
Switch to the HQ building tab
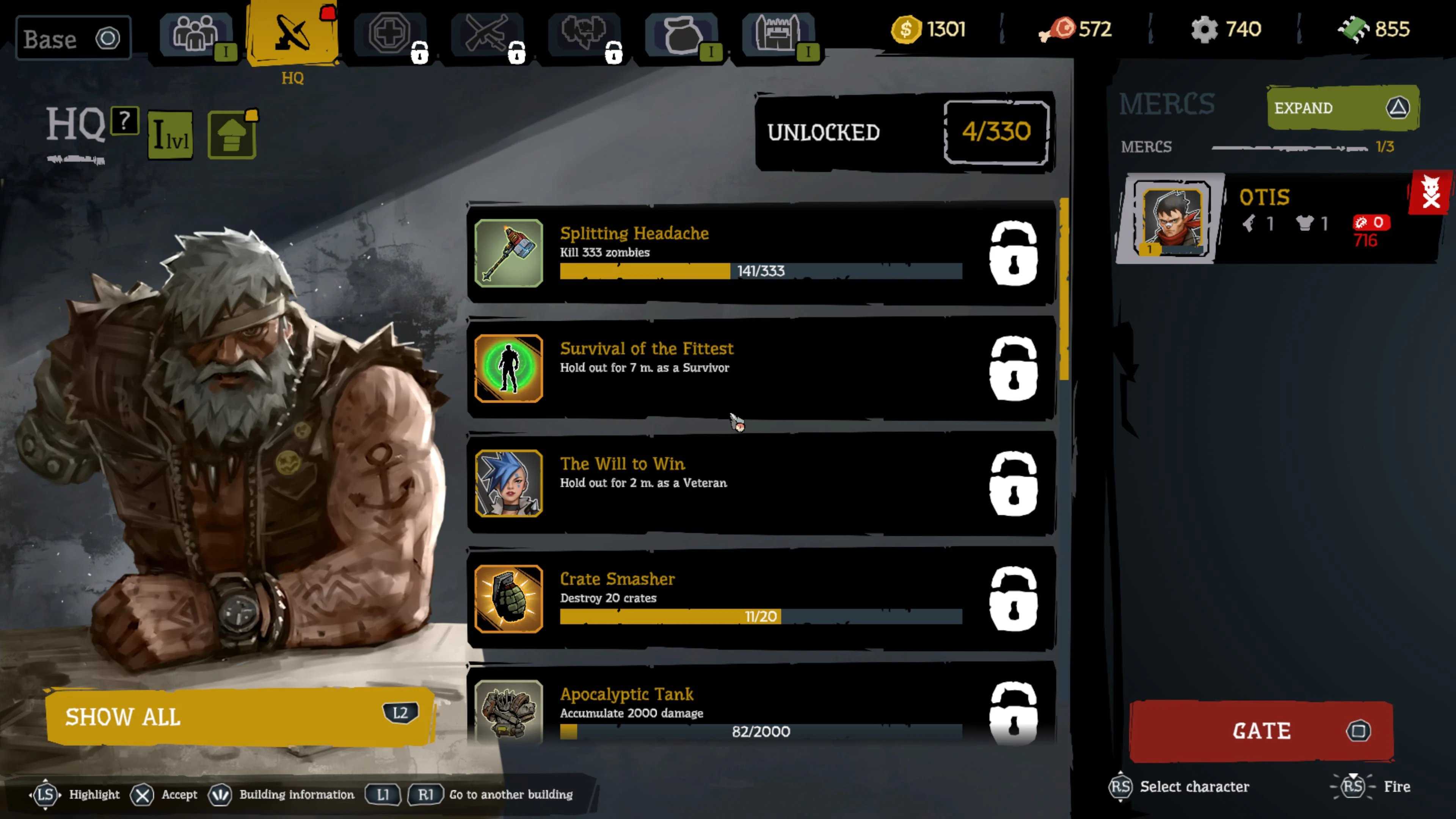292,34
